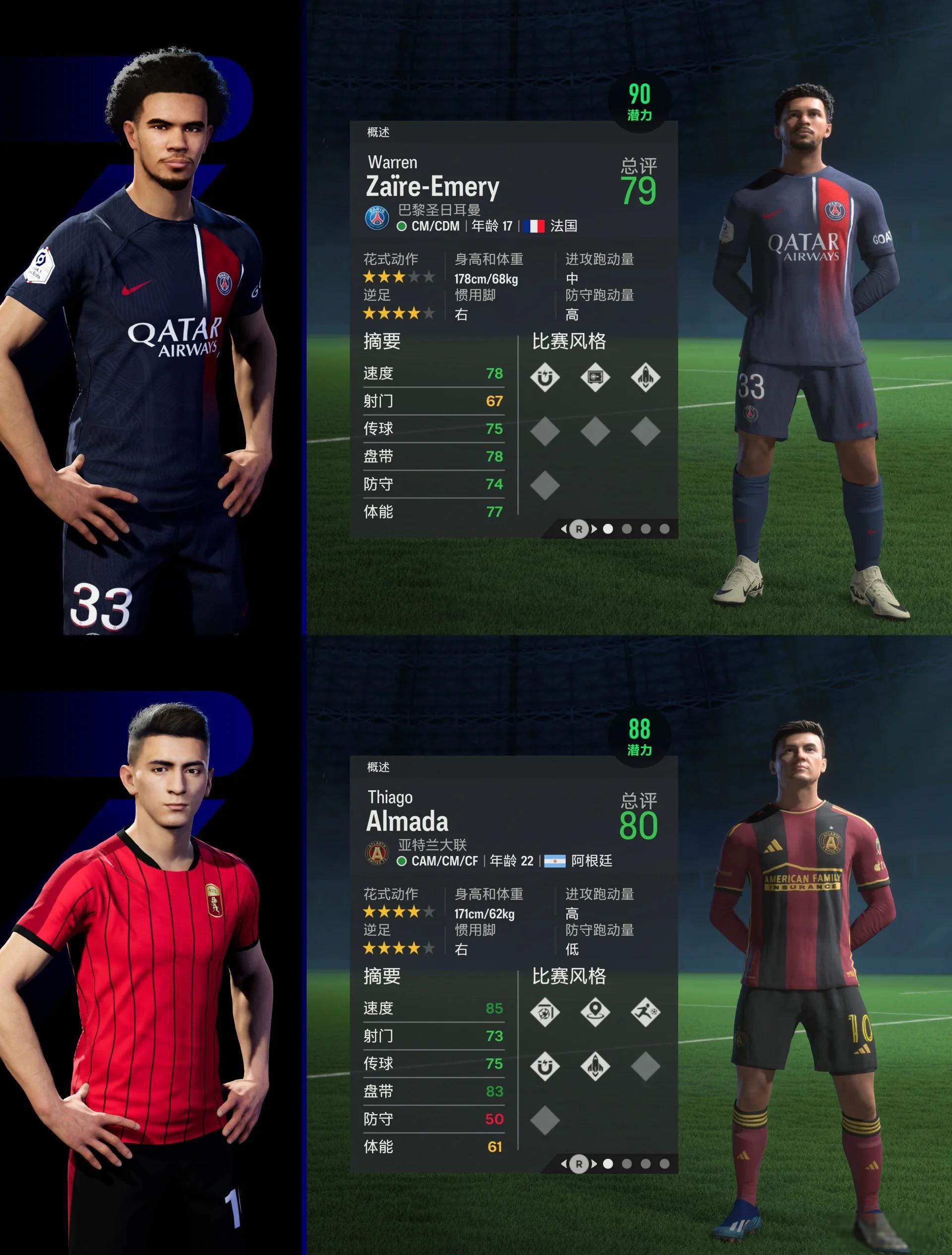Select Almada's ball-in-goal-corner playstyle icon
This screenshot has width=952, height=1255.
pyautogui.click(x=545, y=1012)
